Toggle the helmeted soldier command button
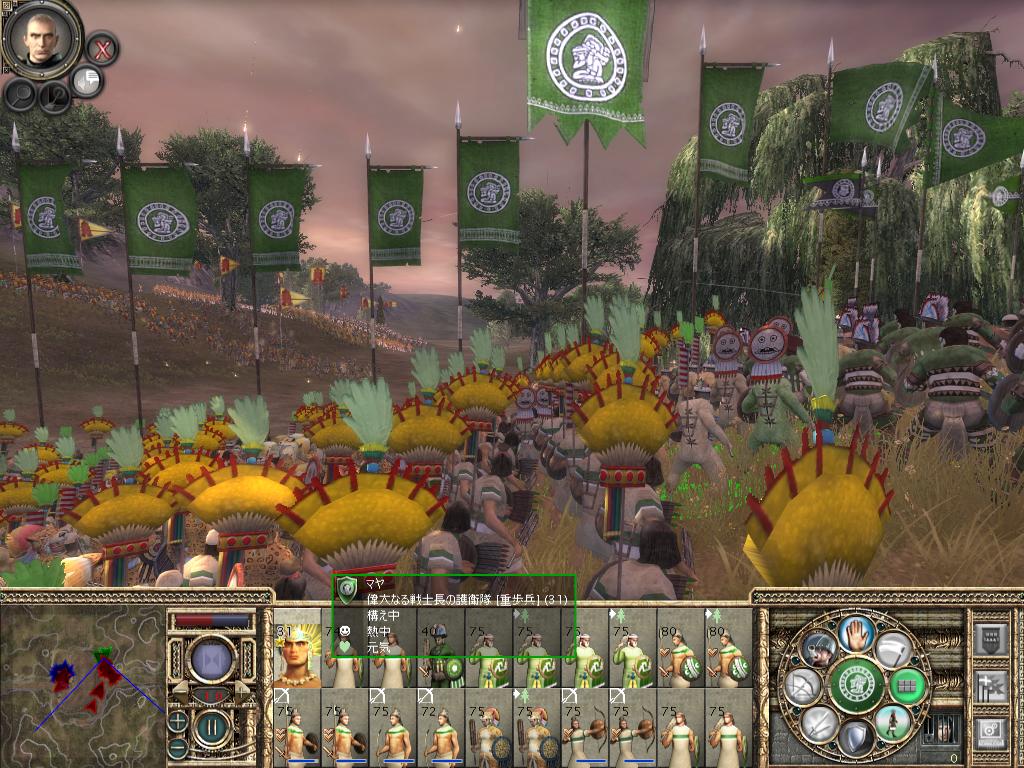Screen dimensions: 1024x768 click(x=818, y=650)
